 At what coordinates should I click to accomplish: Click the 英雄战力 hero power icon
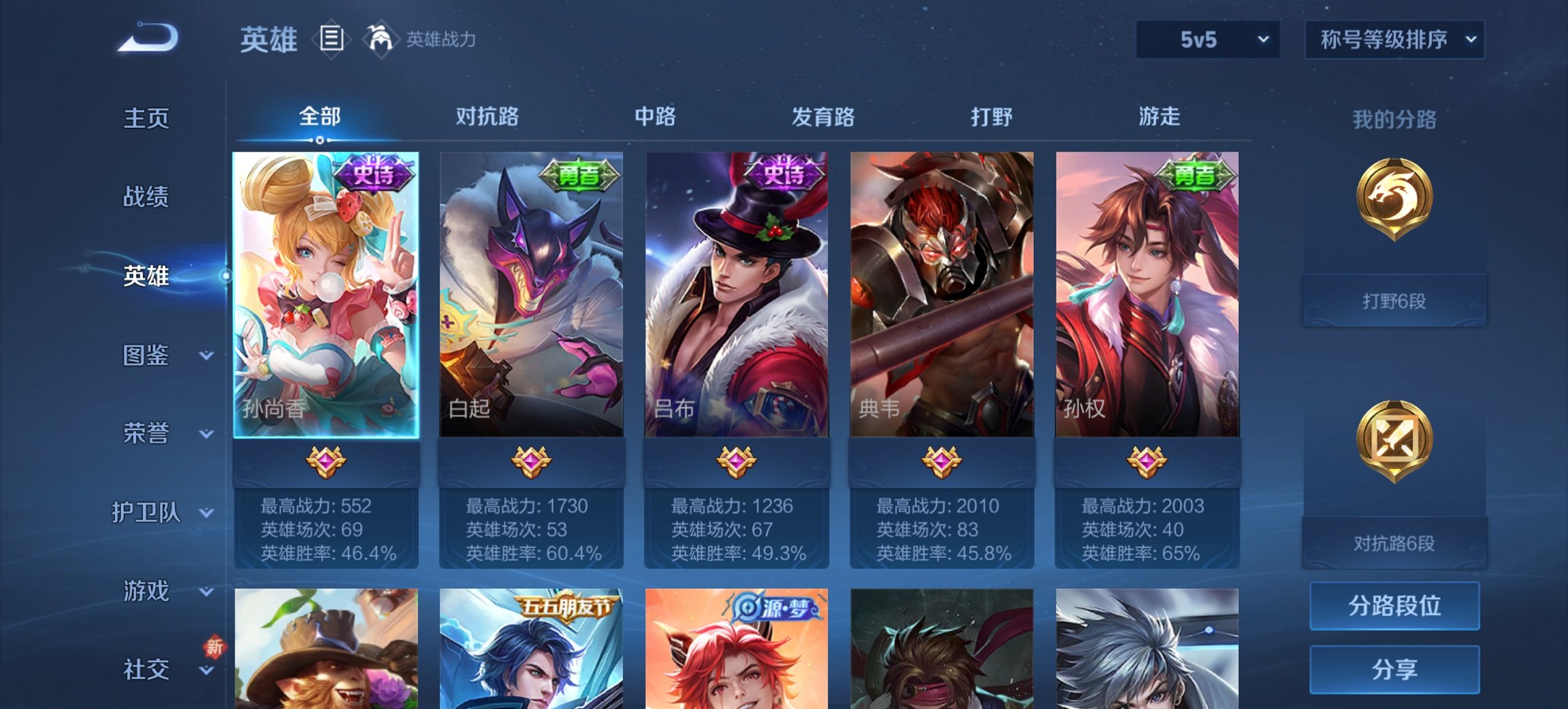[381, 40]
